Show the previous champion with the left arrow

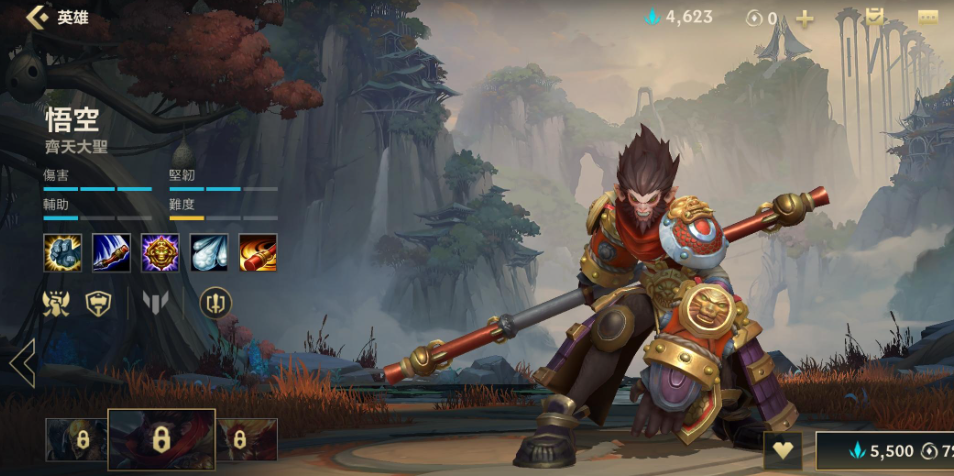[22, 362]
